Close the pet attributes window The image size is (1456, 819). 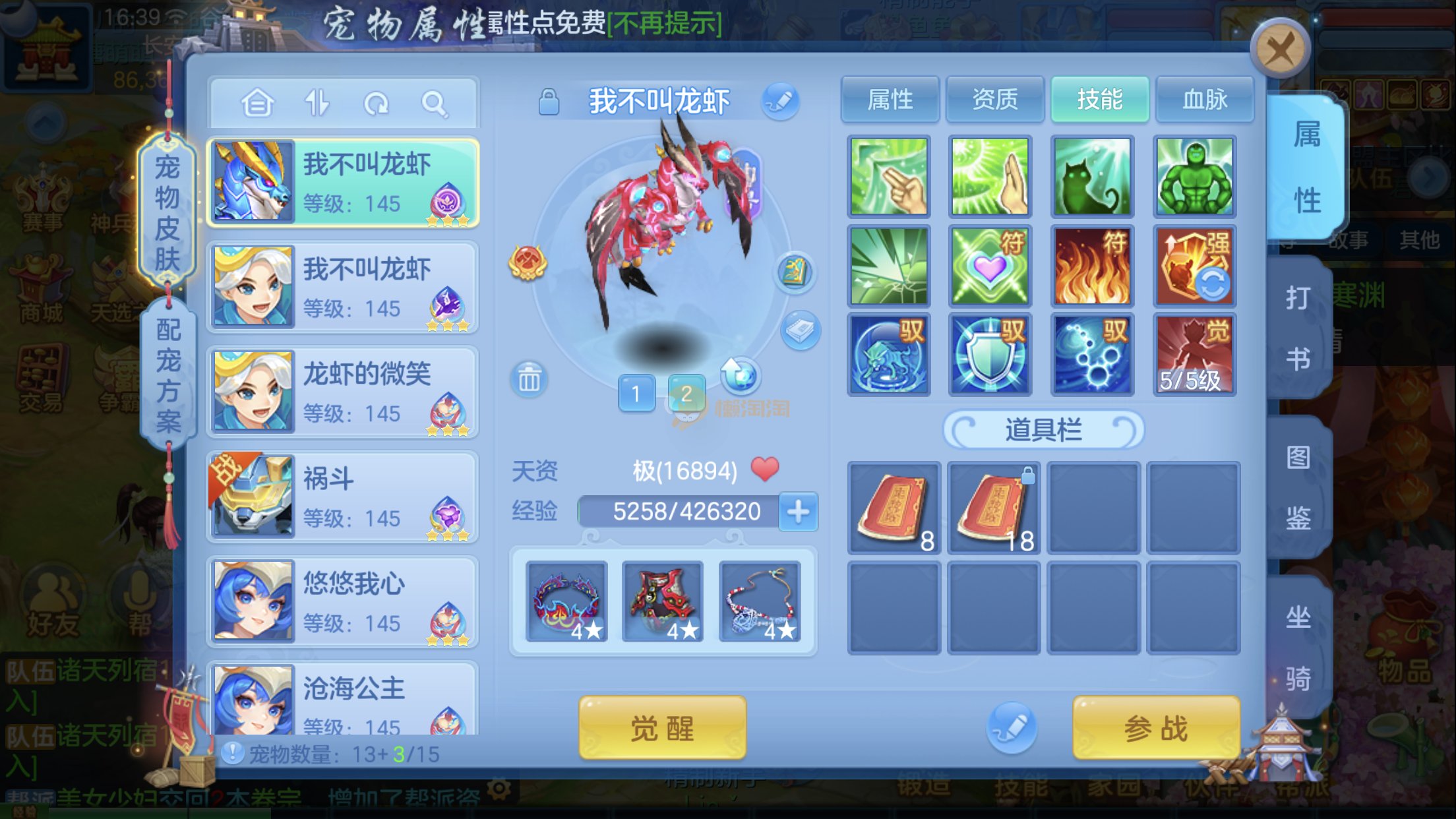1279,49
